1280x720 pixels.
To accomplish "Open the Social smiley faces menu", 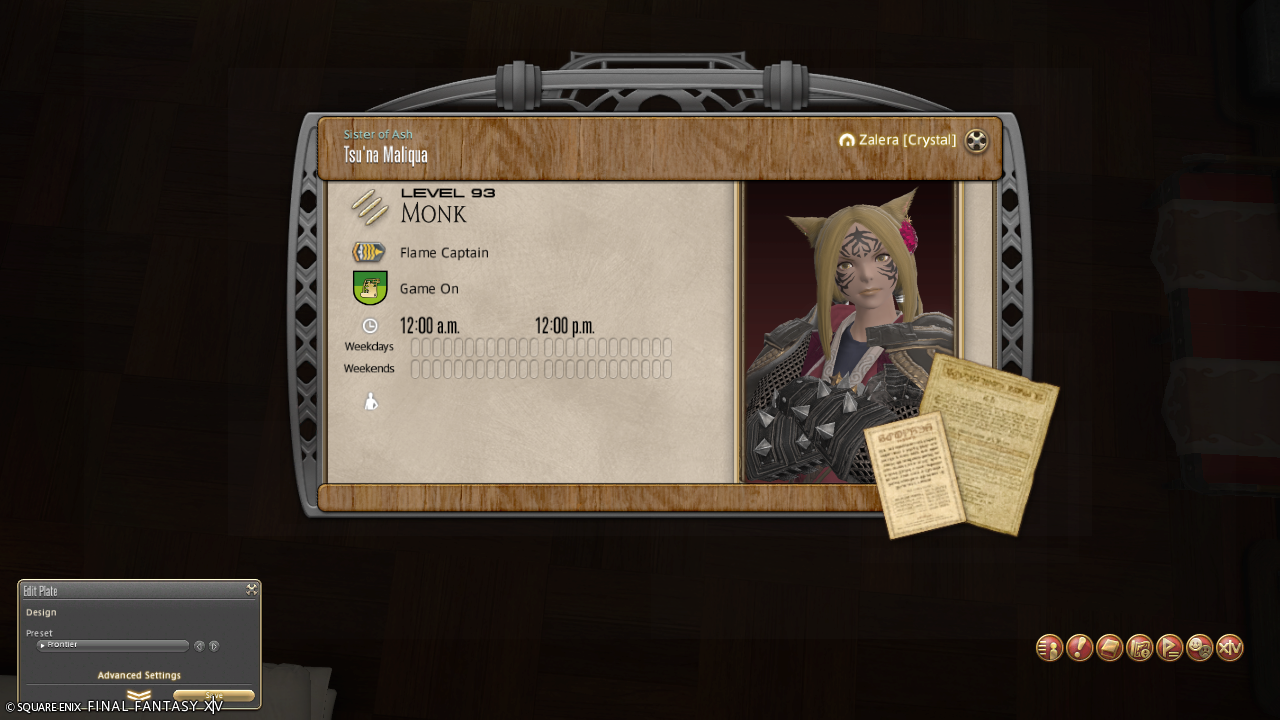I will coord(1200,648).
